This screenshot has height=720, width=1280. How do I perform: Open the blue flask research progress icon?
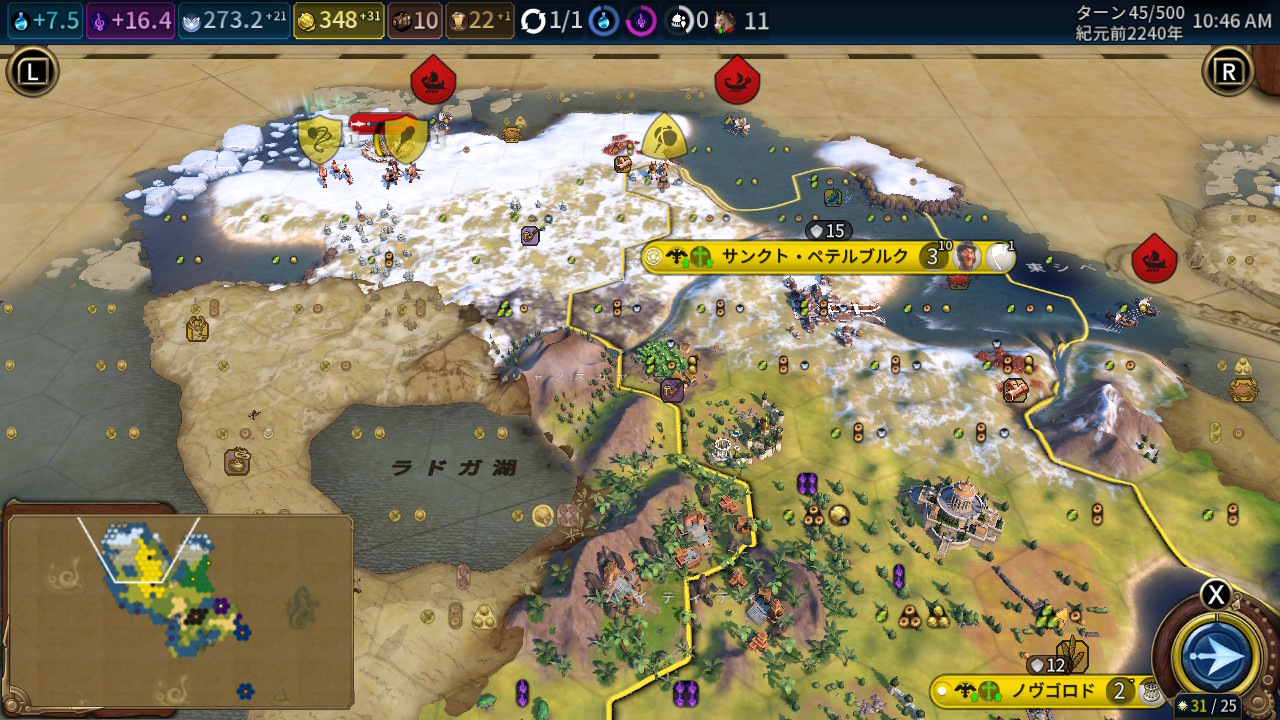tap(603, 21)
